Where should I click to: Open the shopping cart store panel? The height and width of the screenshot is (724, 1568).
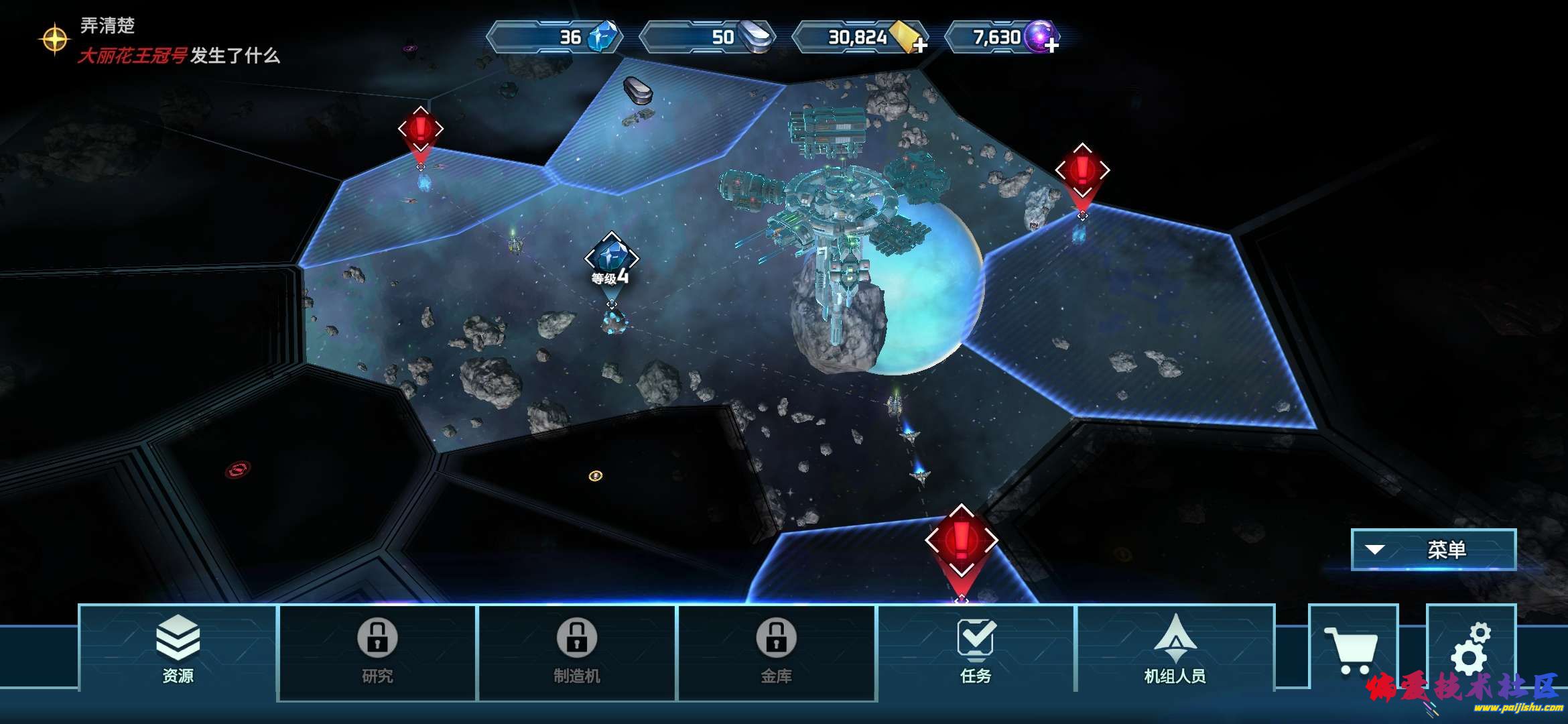click(1351, 648)
